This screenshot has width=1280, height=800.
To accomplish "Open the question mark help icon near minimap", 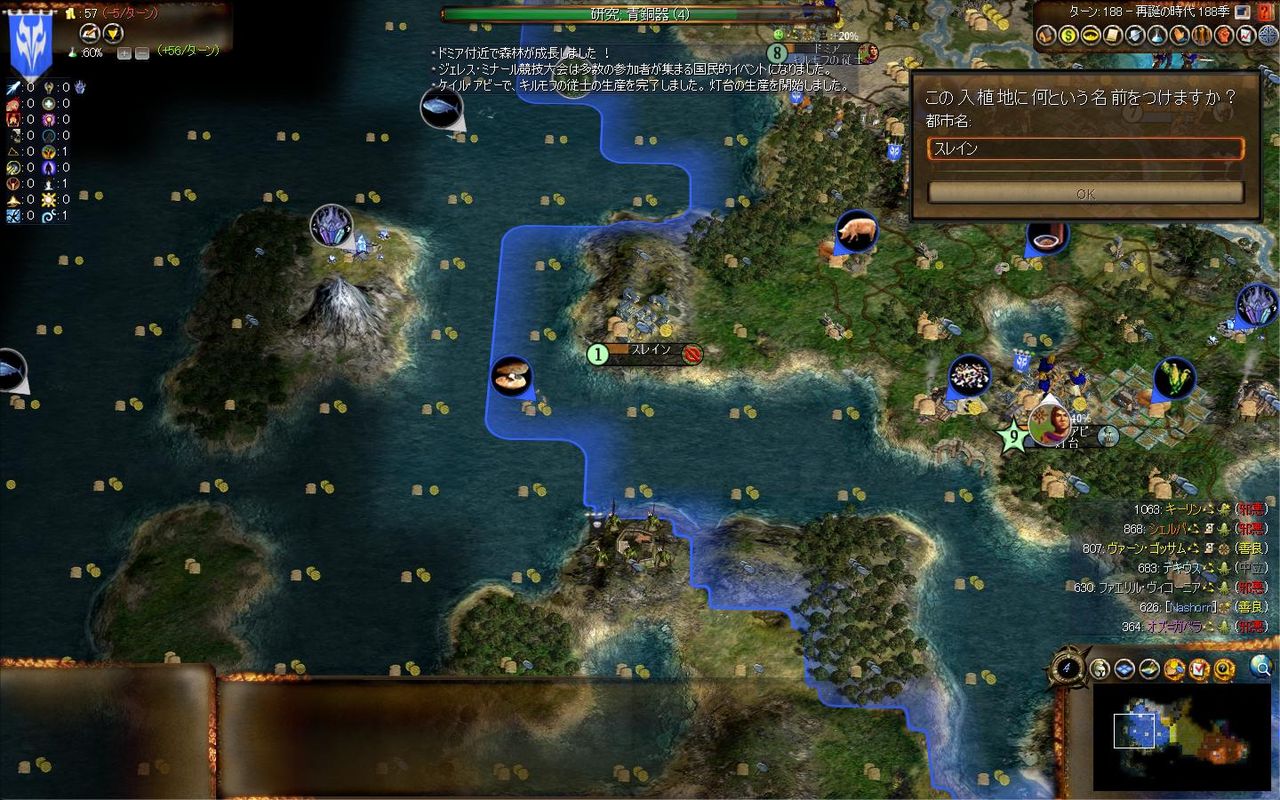I will point(1222,668).
